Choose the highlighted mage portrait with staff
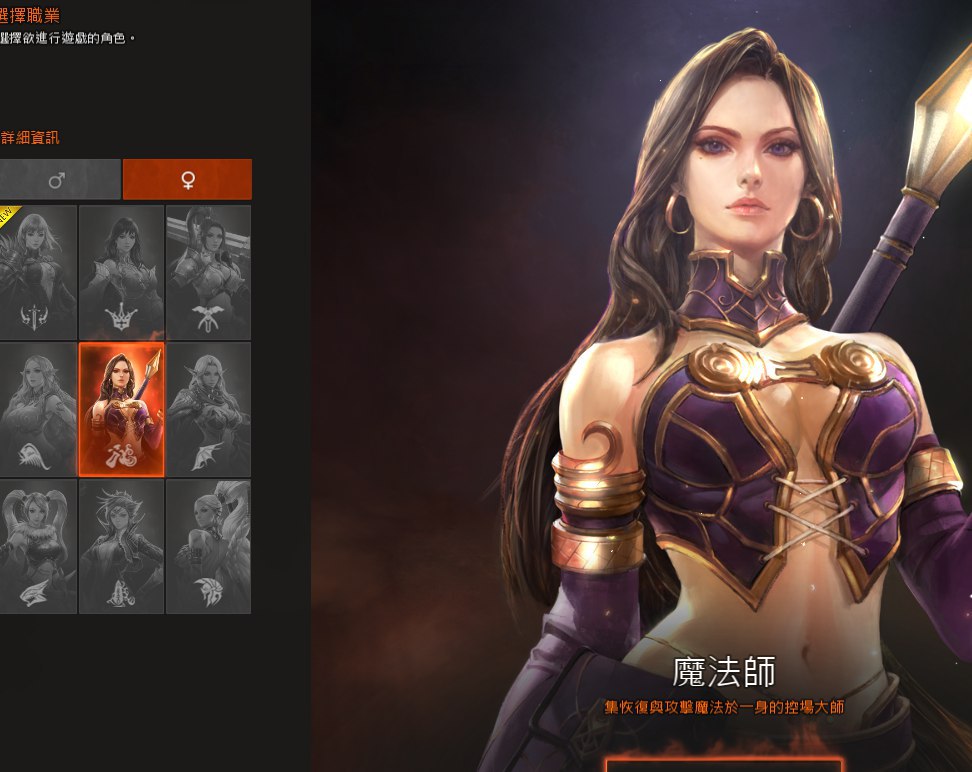This screenshot has height=772, width=972. click(x=121, y=409)
